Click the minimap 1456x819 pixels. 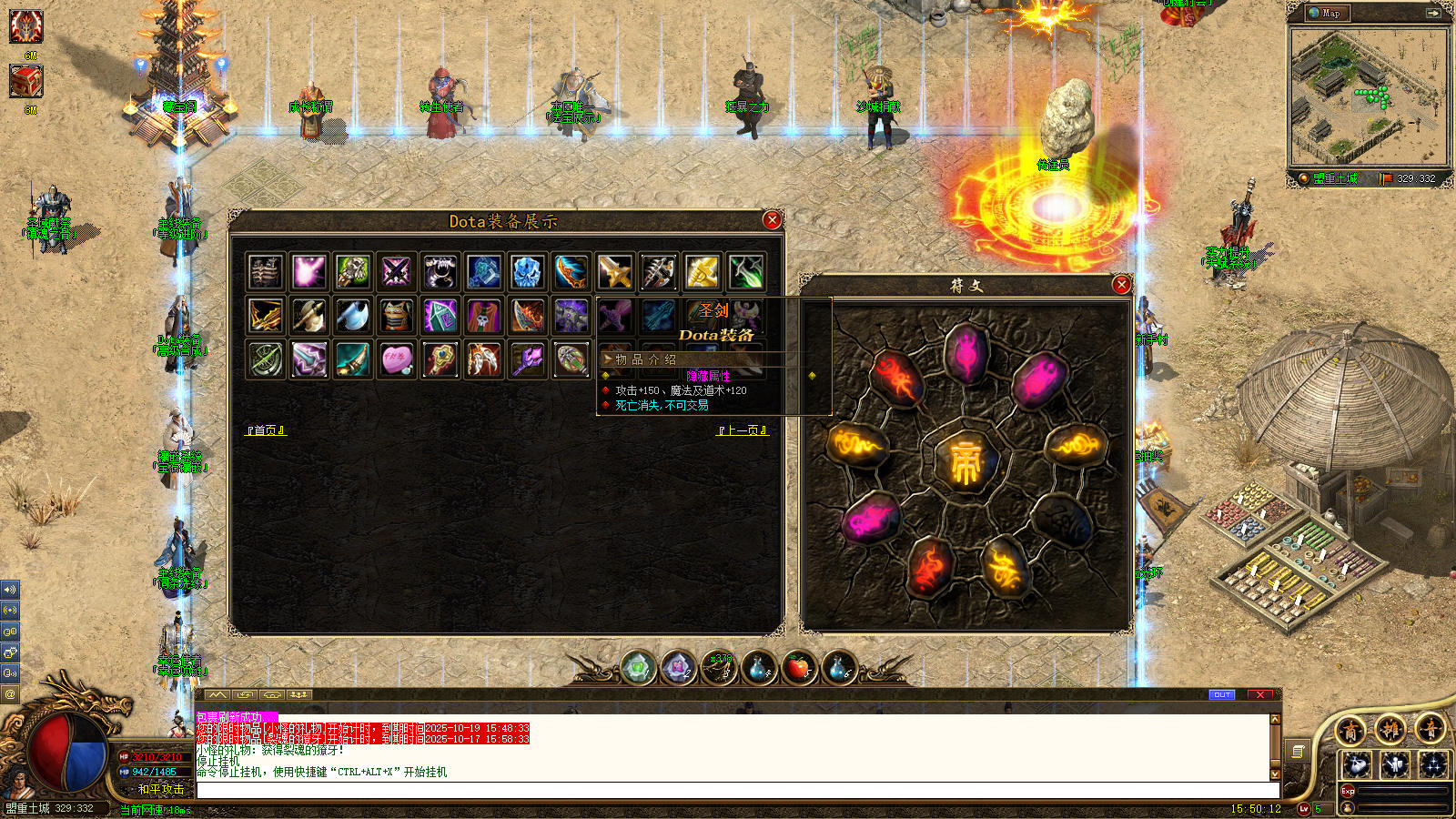pos(1368,96)
